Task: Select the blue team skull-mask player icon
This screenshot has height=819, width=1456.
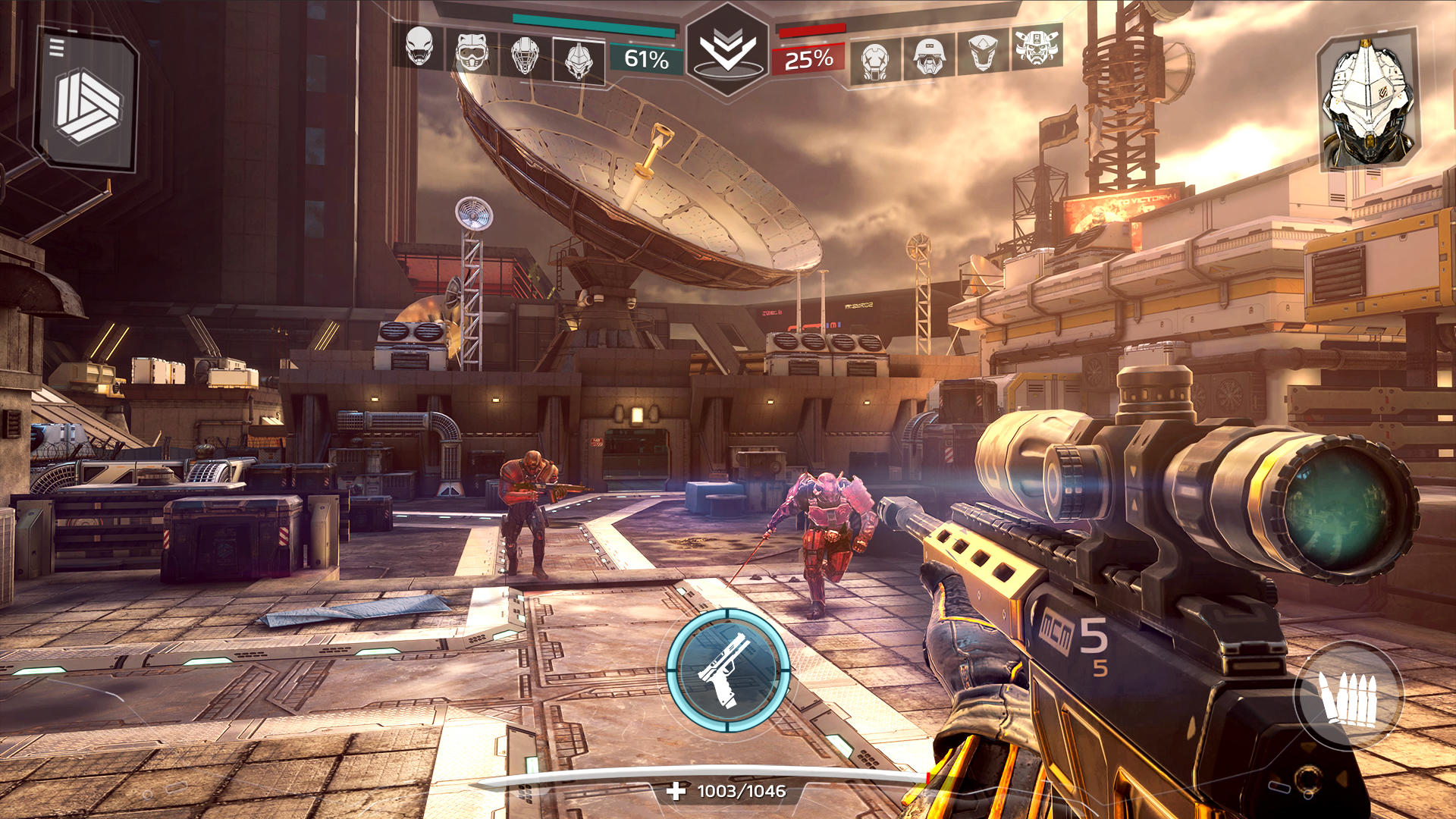Action: [x=419, y=48]
